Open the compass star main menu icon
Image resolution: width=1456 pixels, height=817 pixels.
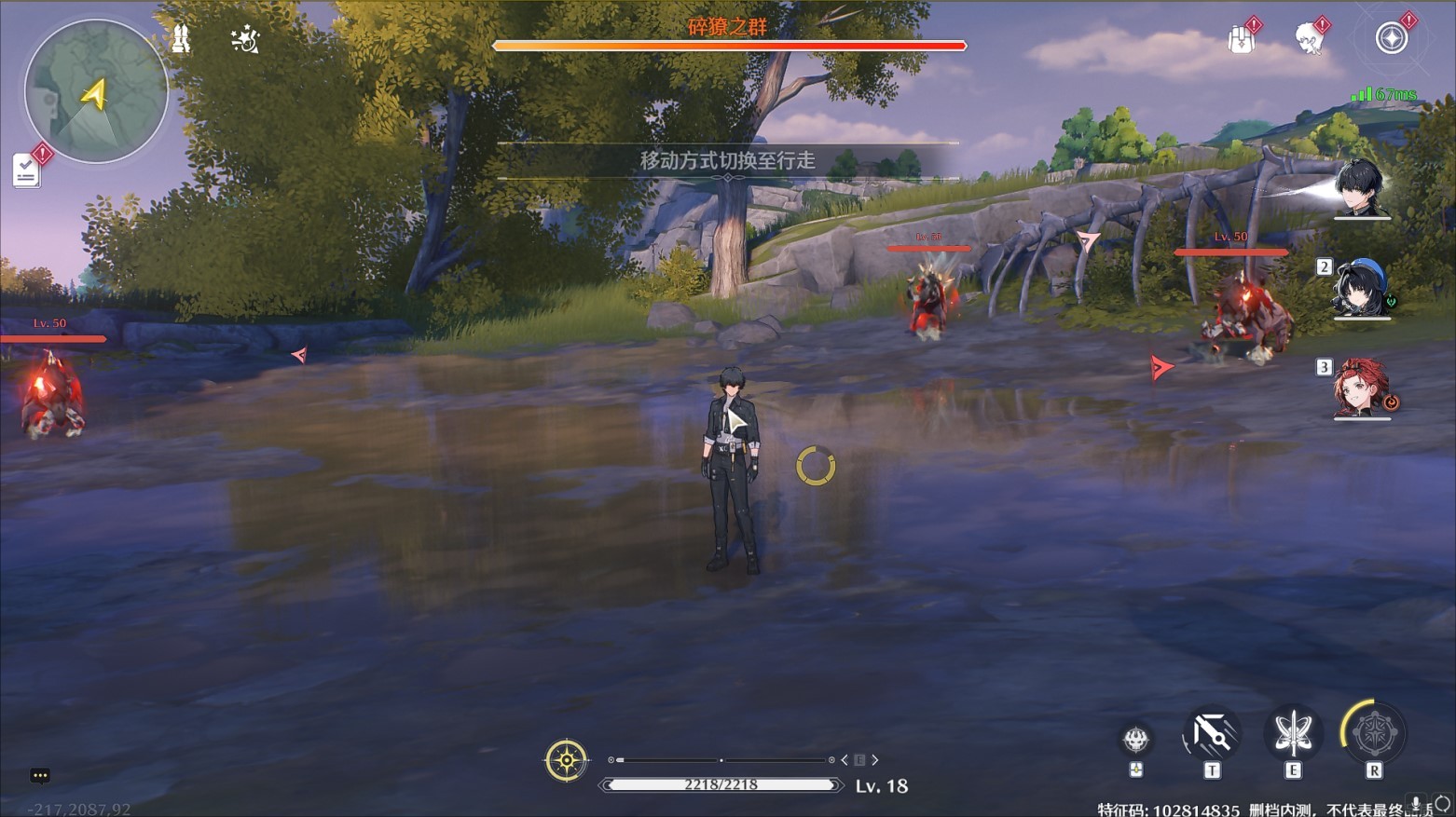click(x=1391, y=39)
